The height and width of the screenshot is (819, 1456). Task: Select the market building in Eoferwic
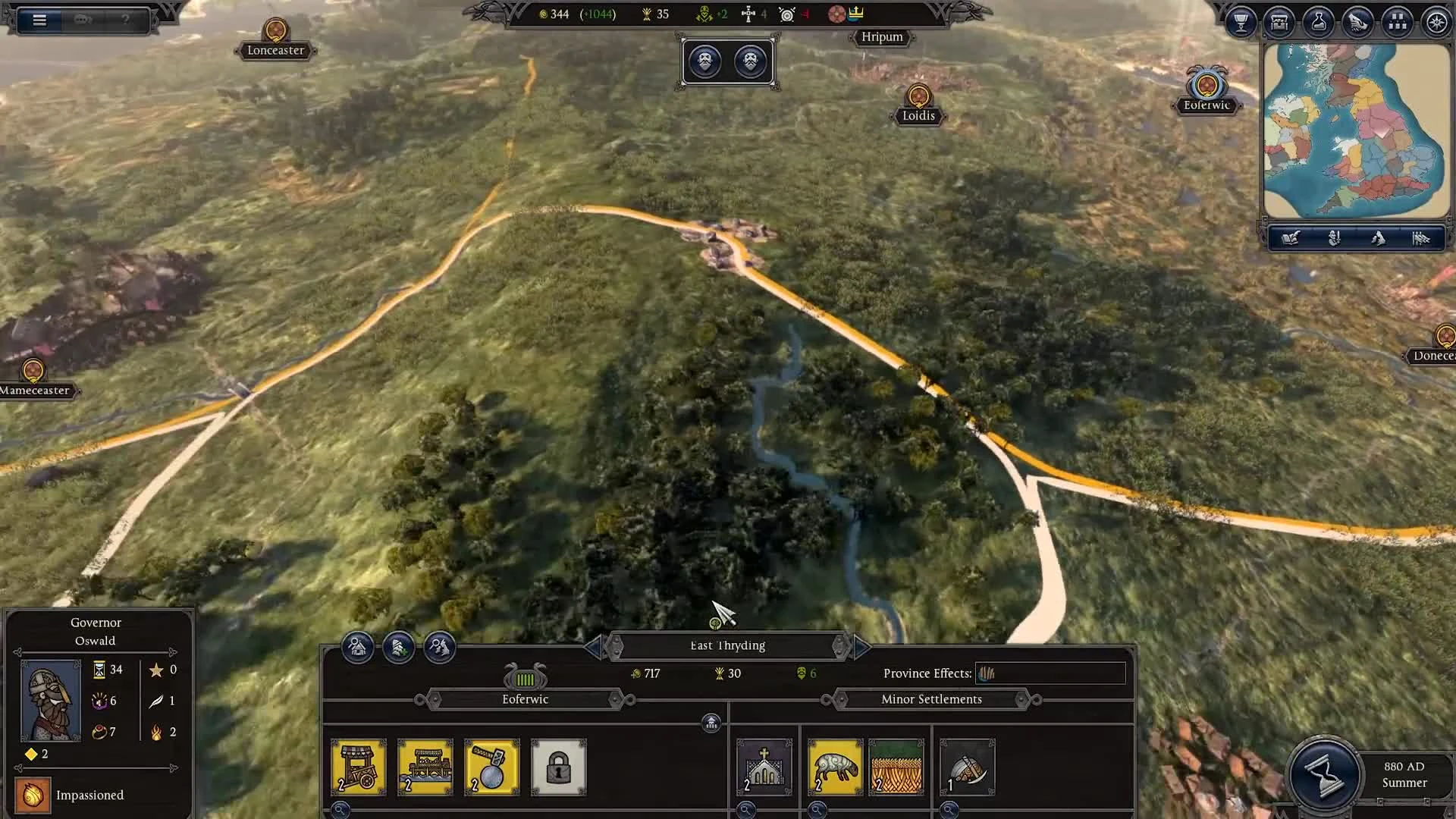(359, 767)
